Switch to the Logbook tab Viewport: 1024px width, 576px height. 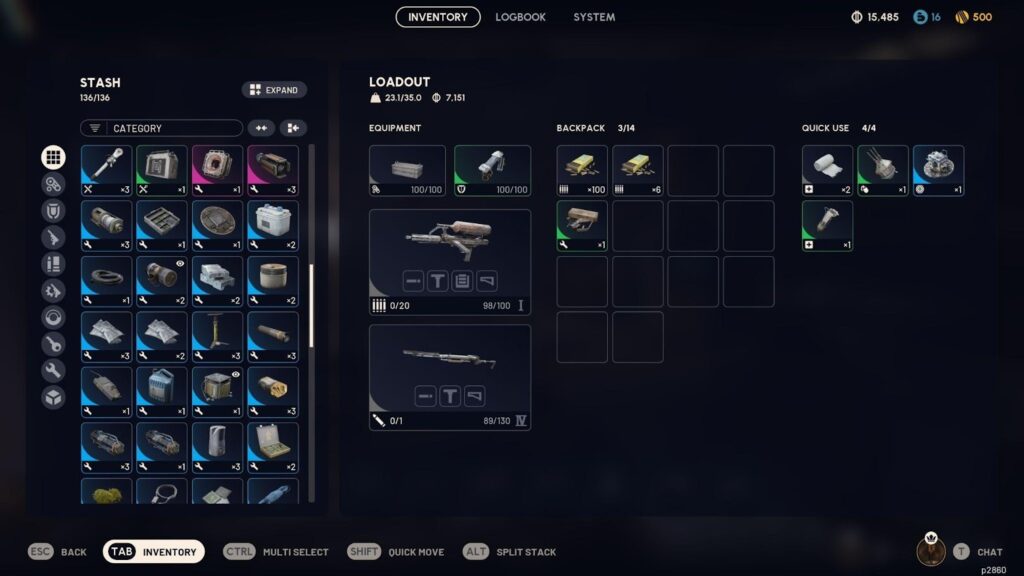(520, 17)
